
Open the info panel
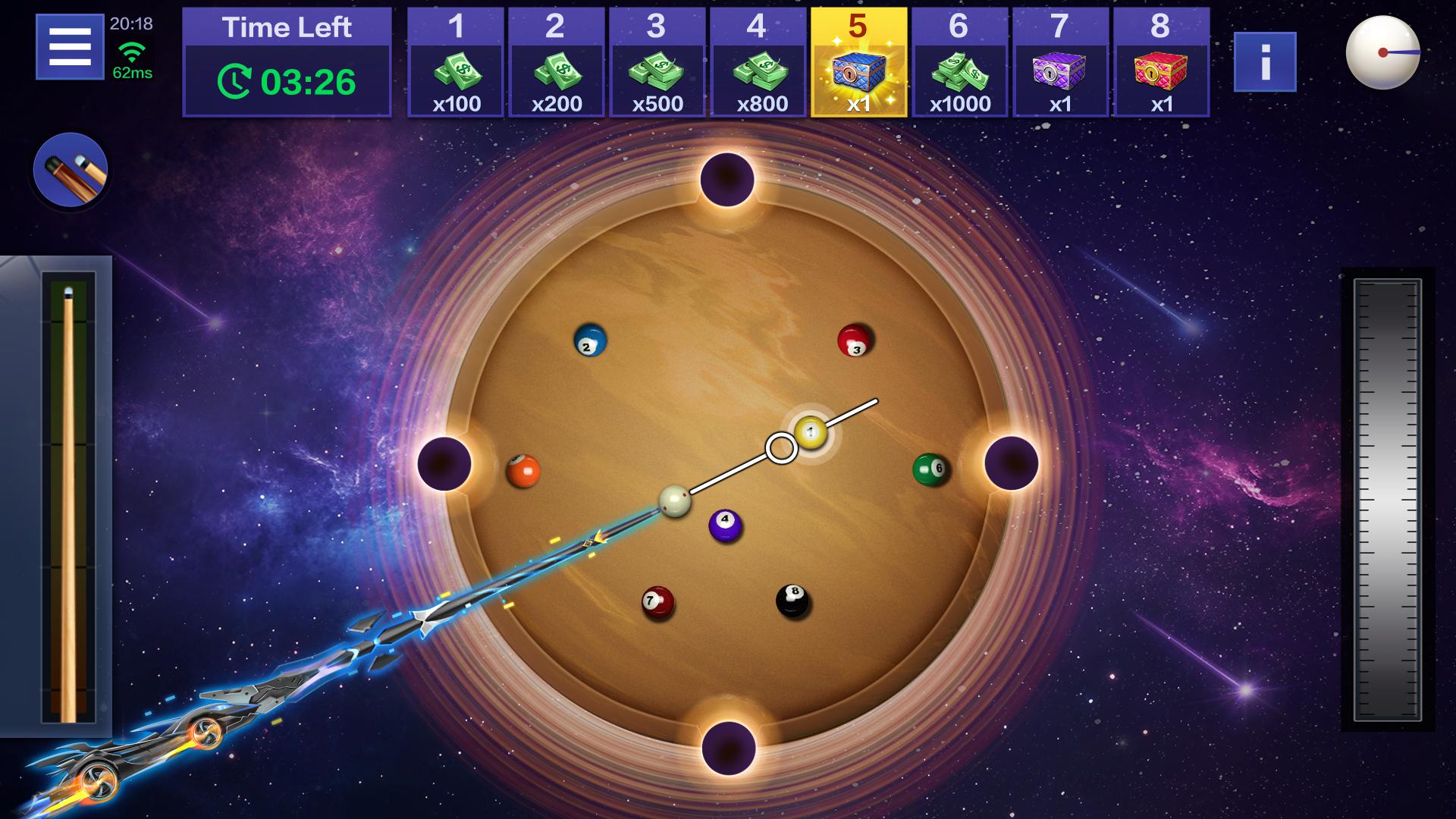tap(1264, 62)
